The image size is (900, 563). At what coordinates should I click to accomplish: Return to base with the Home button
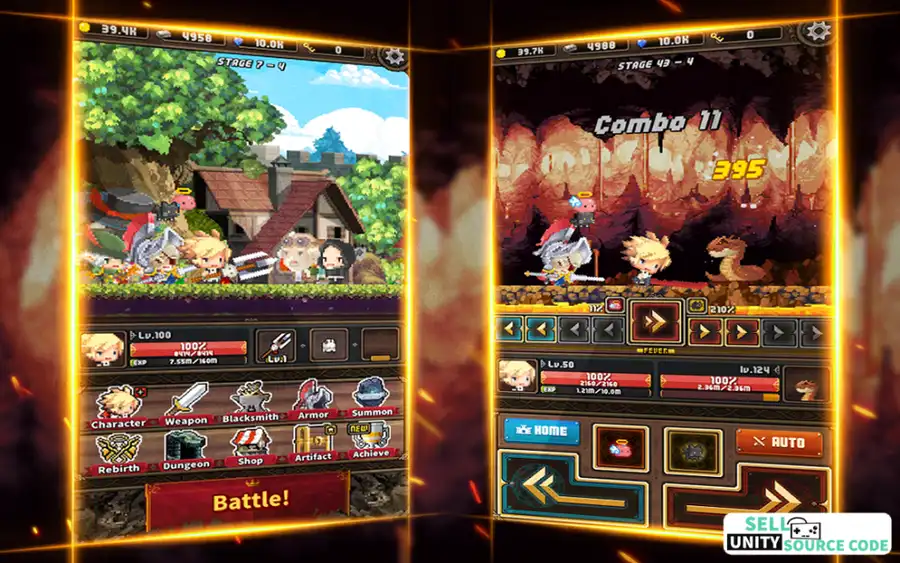click(542, 431)
